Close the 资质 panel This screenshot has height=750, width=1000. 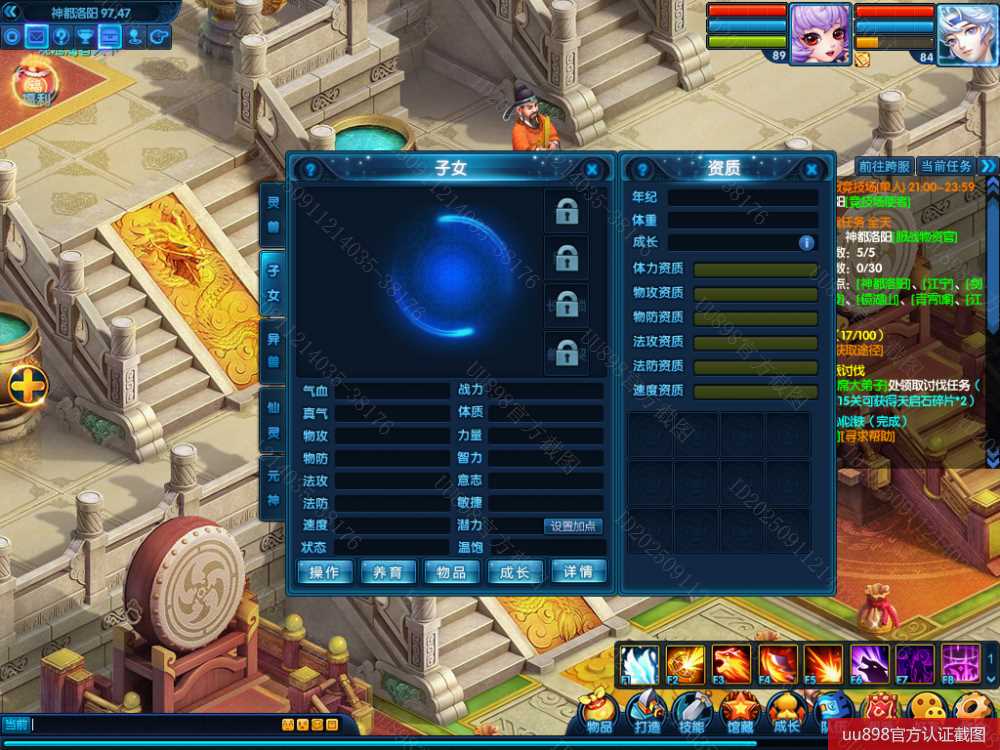812,170
